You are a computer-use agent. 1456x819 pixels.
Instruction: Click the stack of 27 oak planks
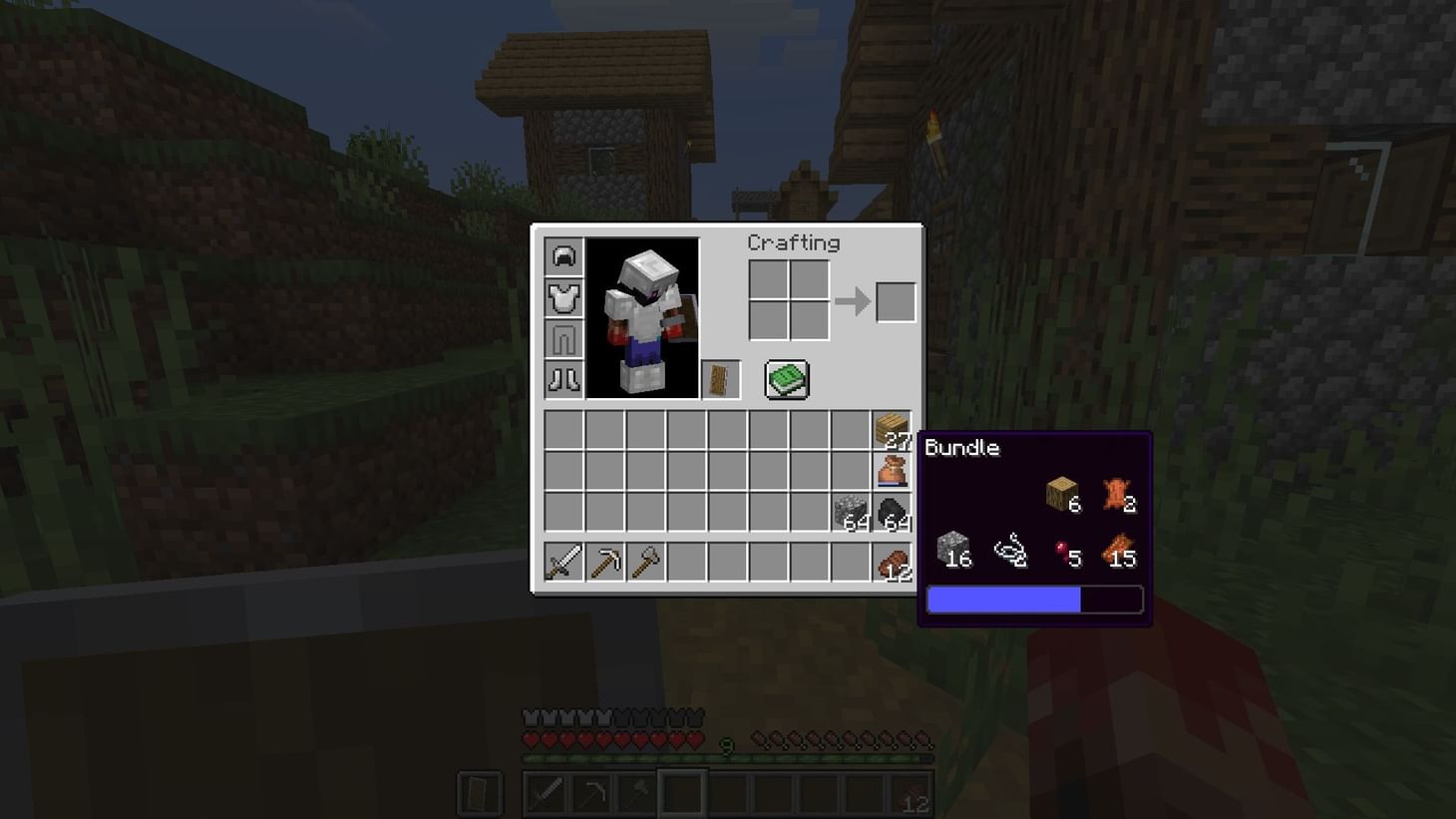[x=892, y=427]
